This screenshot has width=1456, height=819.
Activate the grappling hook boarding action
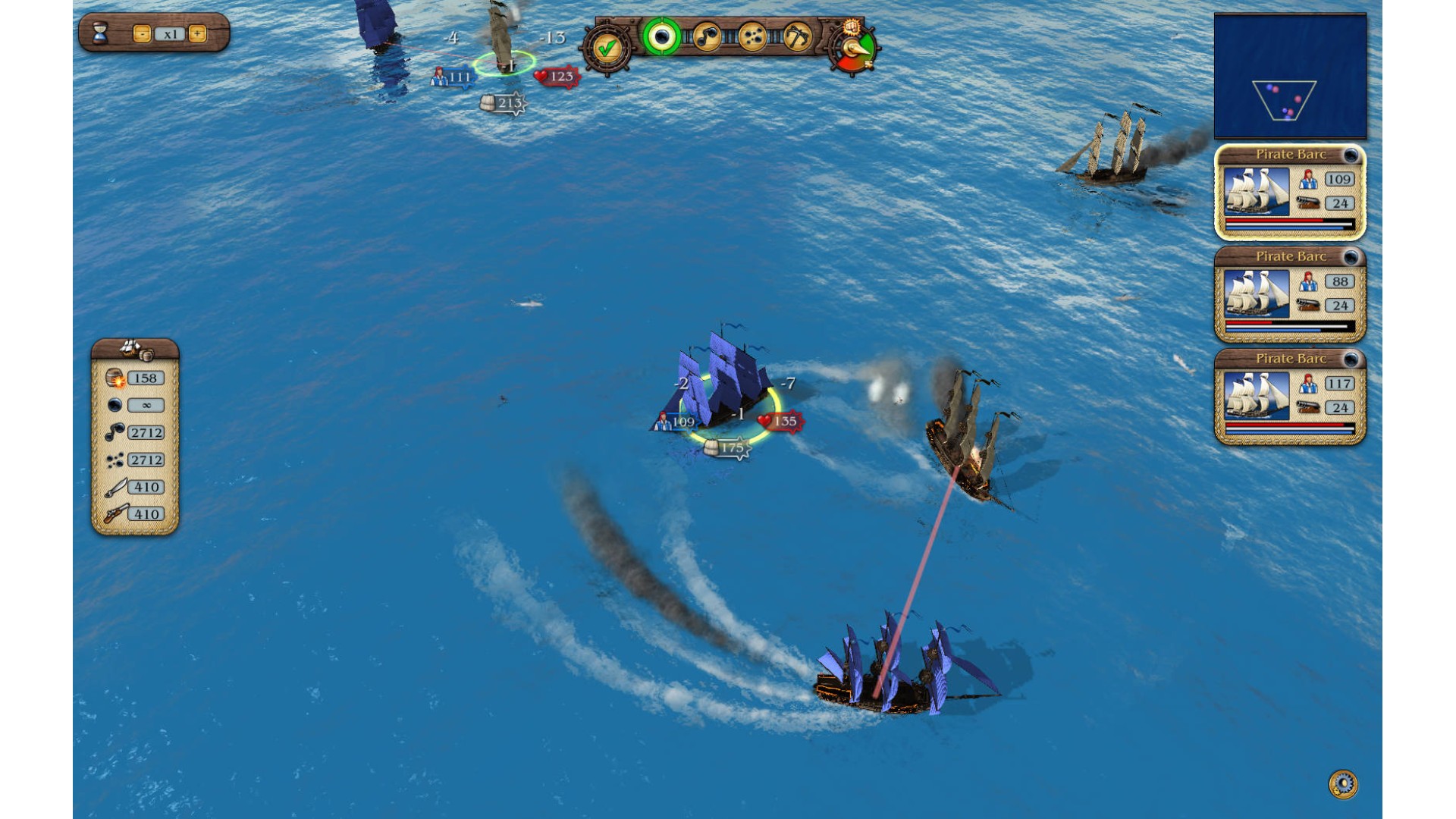pyautogui.click(x=796, y=36)
